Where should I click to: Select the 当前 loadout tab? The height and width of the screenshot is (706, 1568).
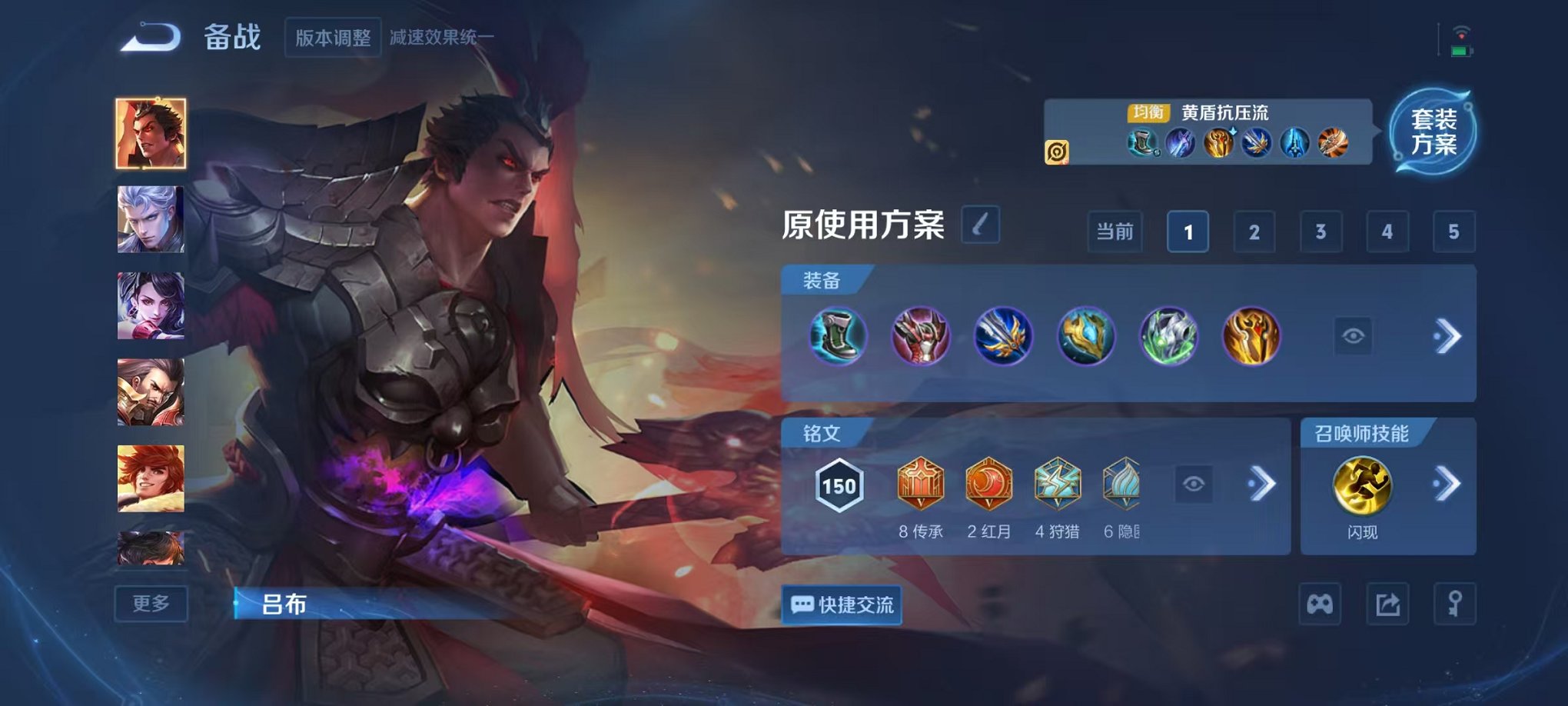[1115, 231]
